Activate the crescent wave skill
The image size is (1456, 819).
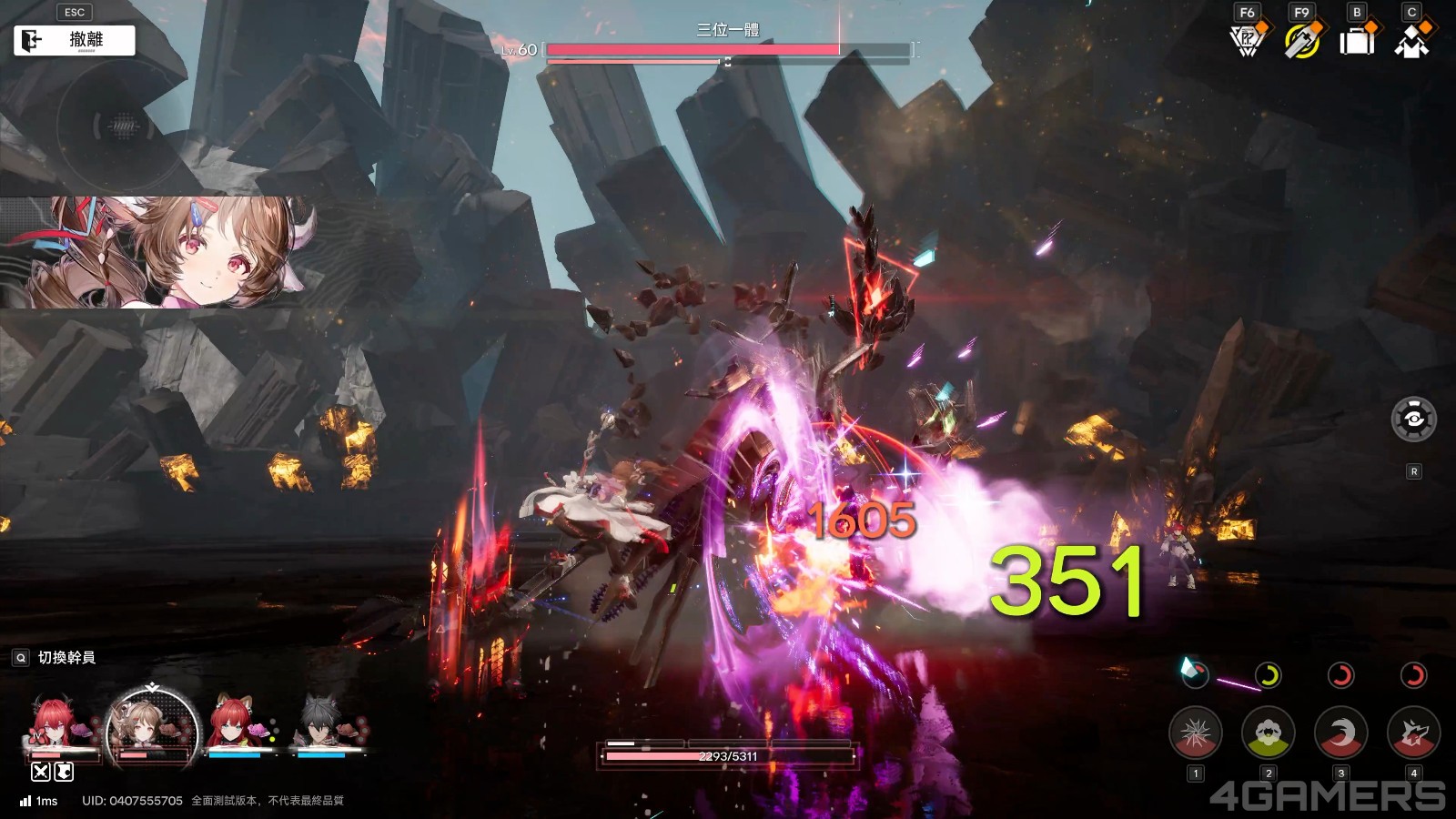tap(1340, 733)
